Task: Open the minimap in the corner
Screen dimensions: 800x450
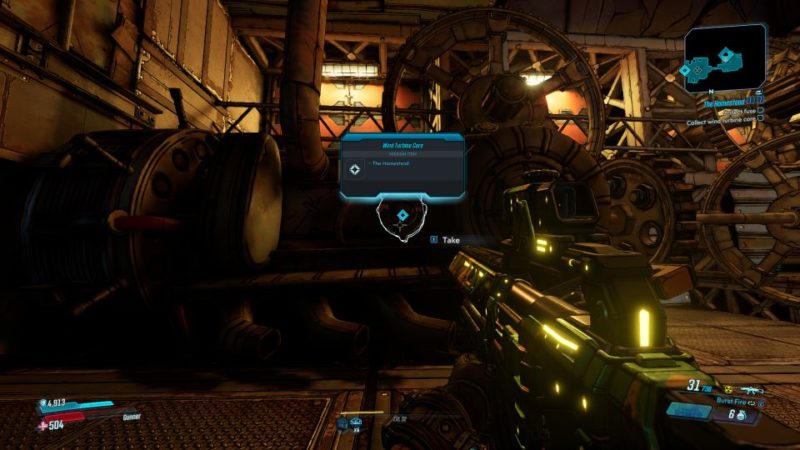Action: point(725,57)
